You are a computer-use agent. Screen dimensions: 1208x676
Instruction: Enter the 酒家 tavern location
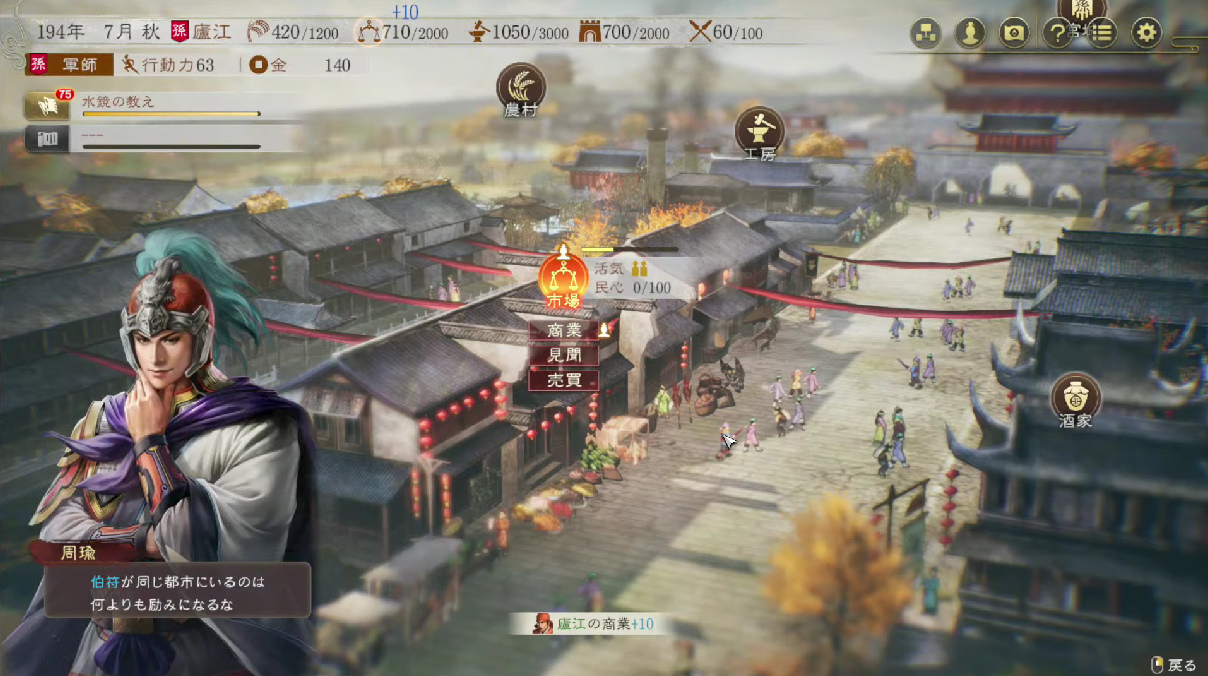pyautogui.click(x=1076, y=396)
